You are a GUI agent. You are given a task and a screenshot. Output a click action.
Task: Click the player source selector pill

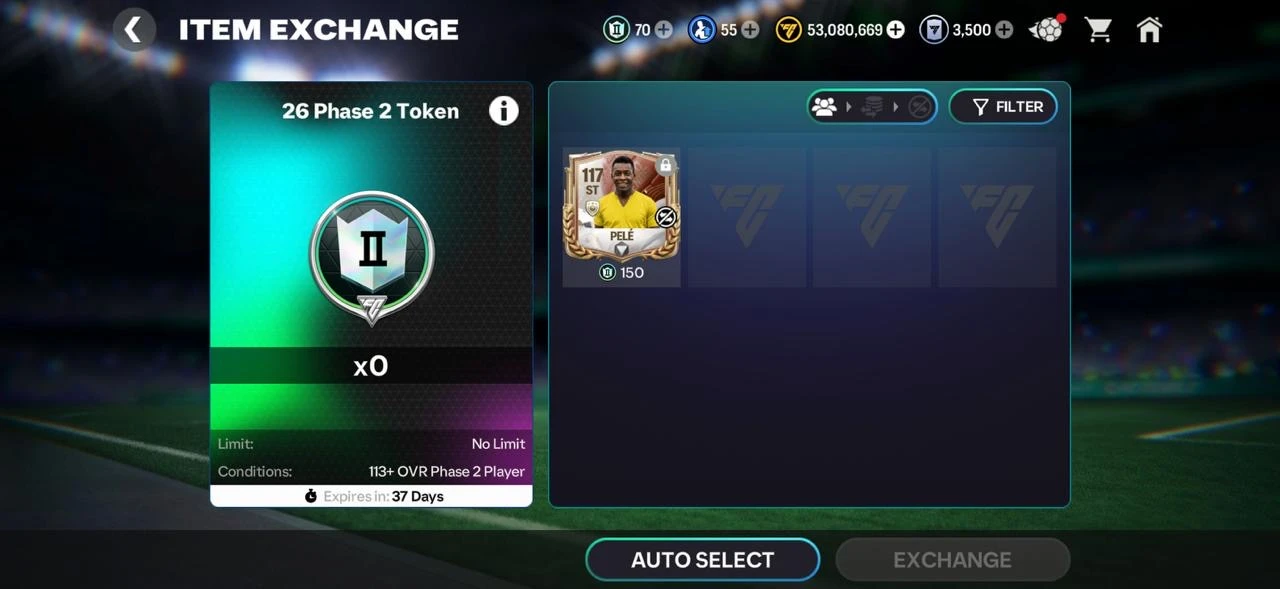click(872, 107)
